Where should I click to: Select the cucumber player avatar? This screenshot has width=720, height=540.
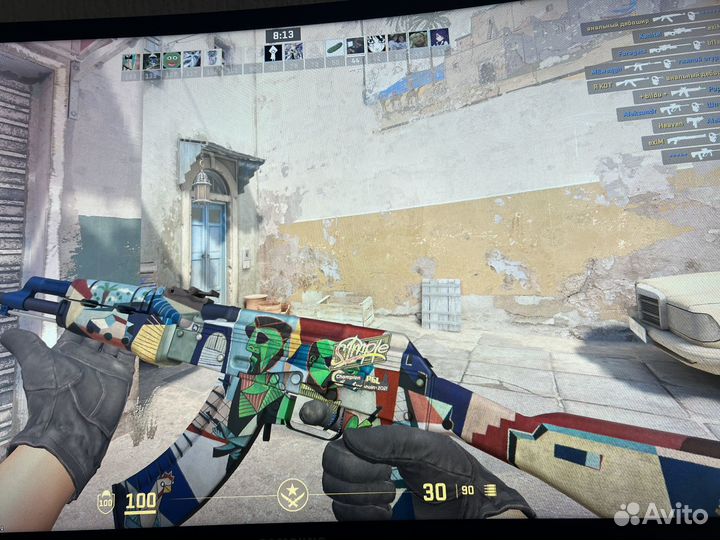point(334,47)
